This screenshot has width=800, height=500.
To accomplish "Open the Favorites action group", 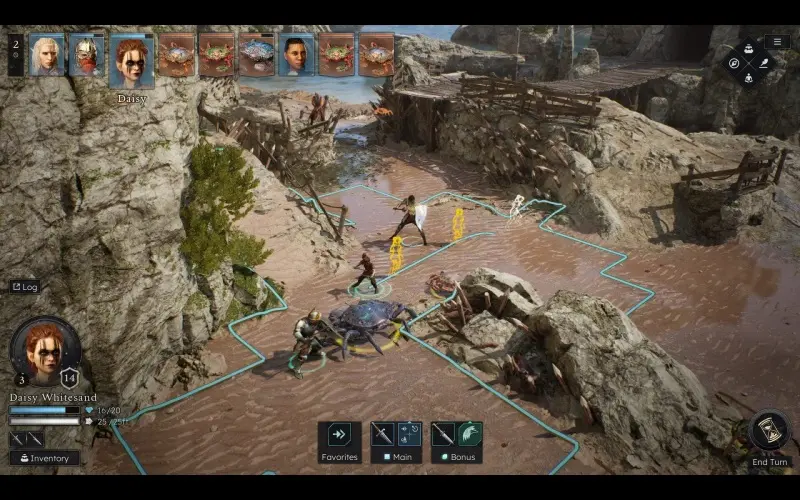I will click(x=339, y=436).
